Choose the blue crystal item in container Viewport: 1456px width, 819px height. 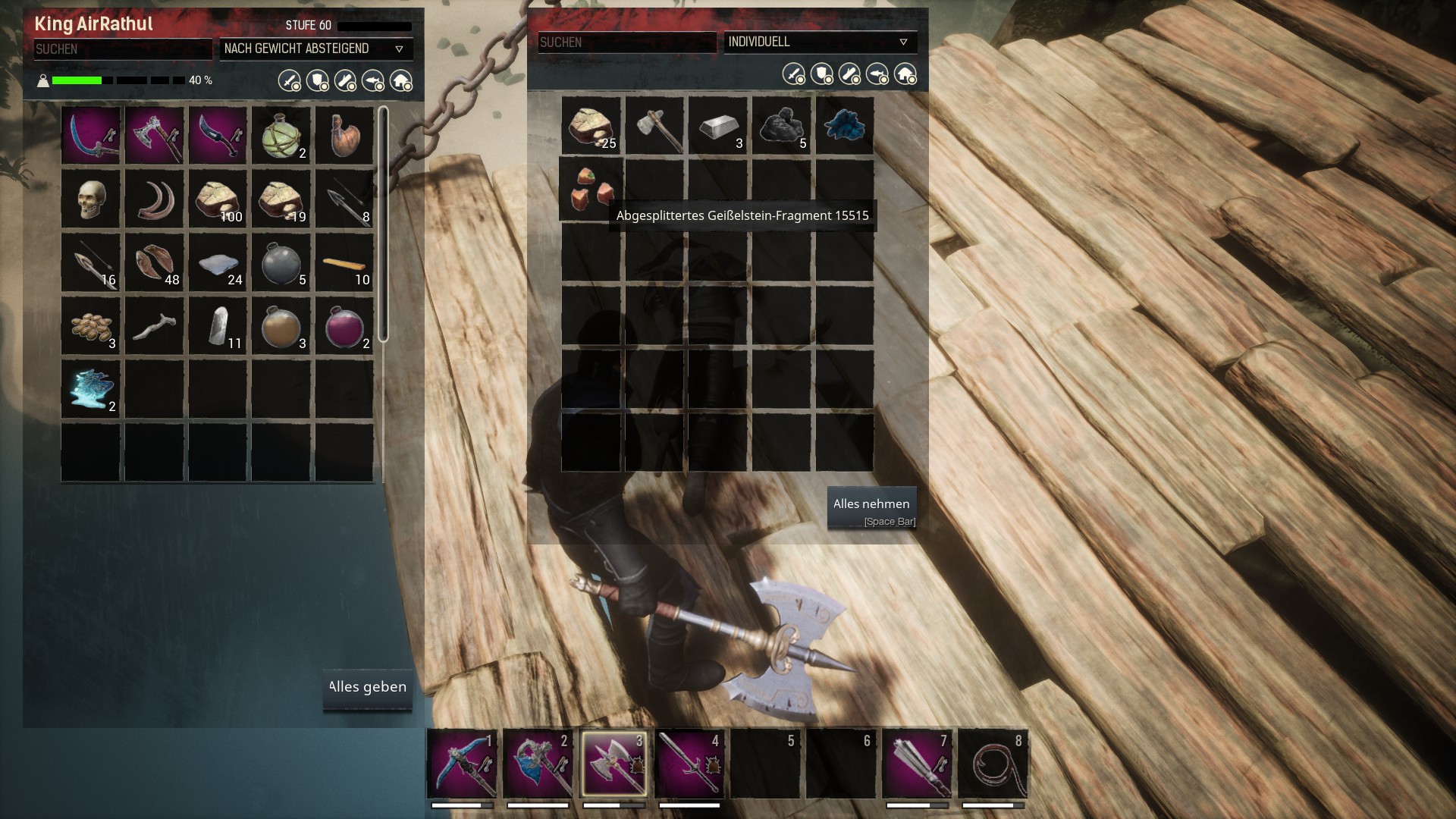845,125
